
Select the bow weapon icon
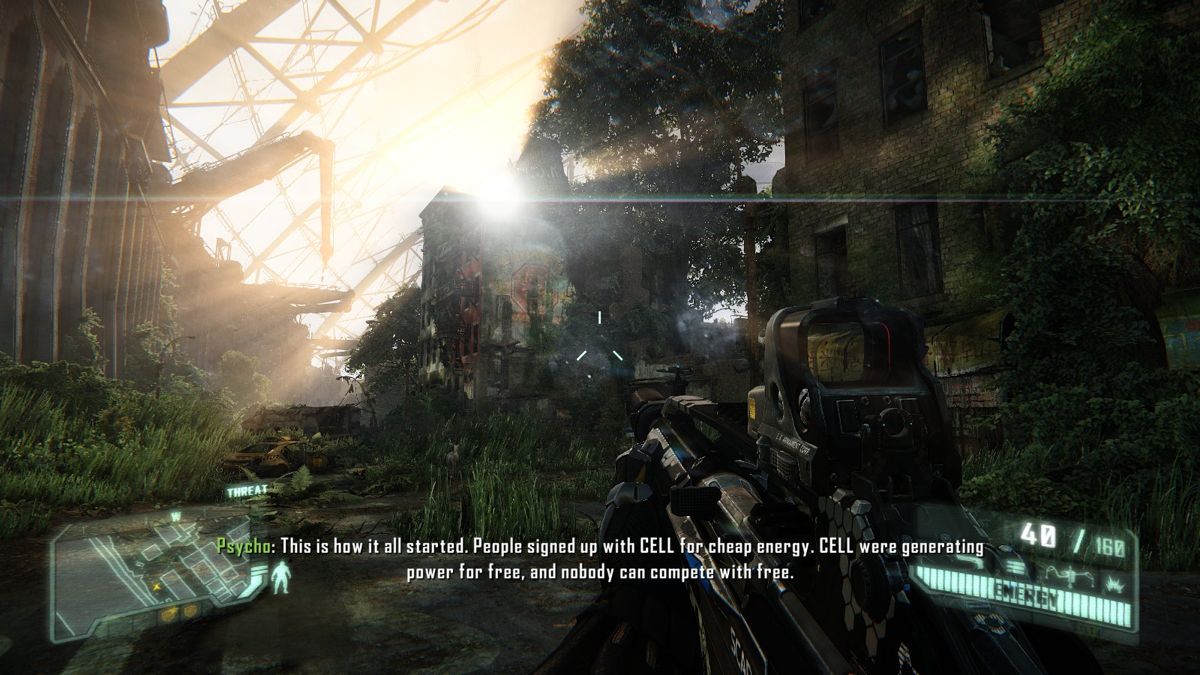1070,574
